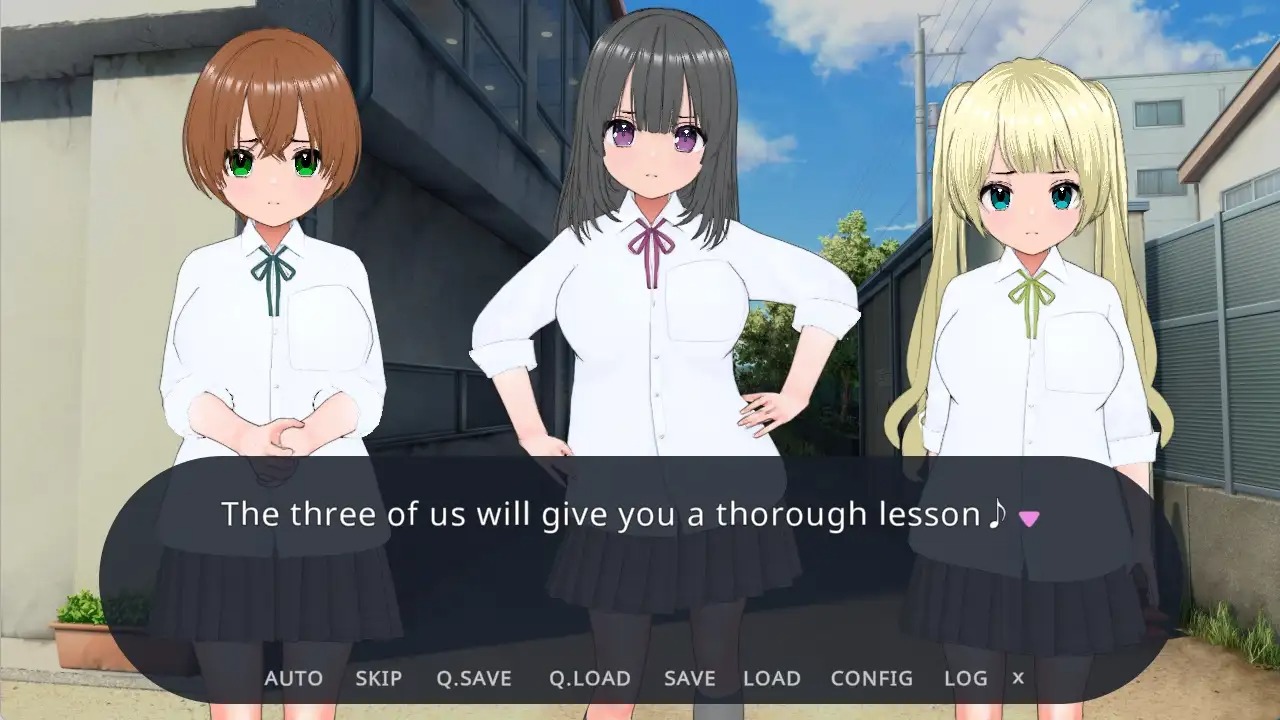The width and height of the screenshot is (1280, 720).
Task: Show the dialogue LOG
Action: click(x=965, y=678)
